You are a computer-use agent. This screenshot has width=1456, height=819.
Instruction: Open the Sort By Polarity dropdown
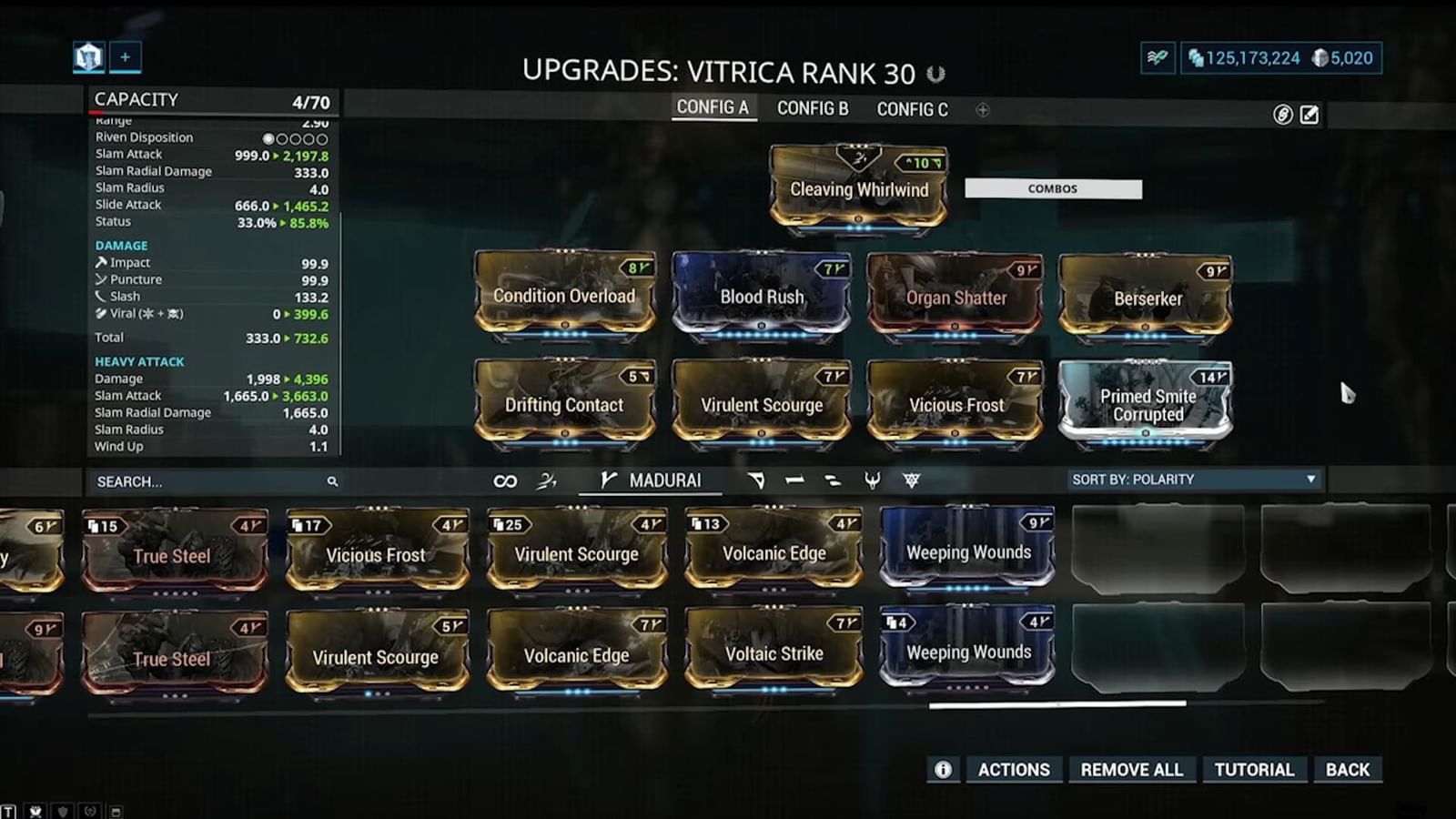(1193, 479)
